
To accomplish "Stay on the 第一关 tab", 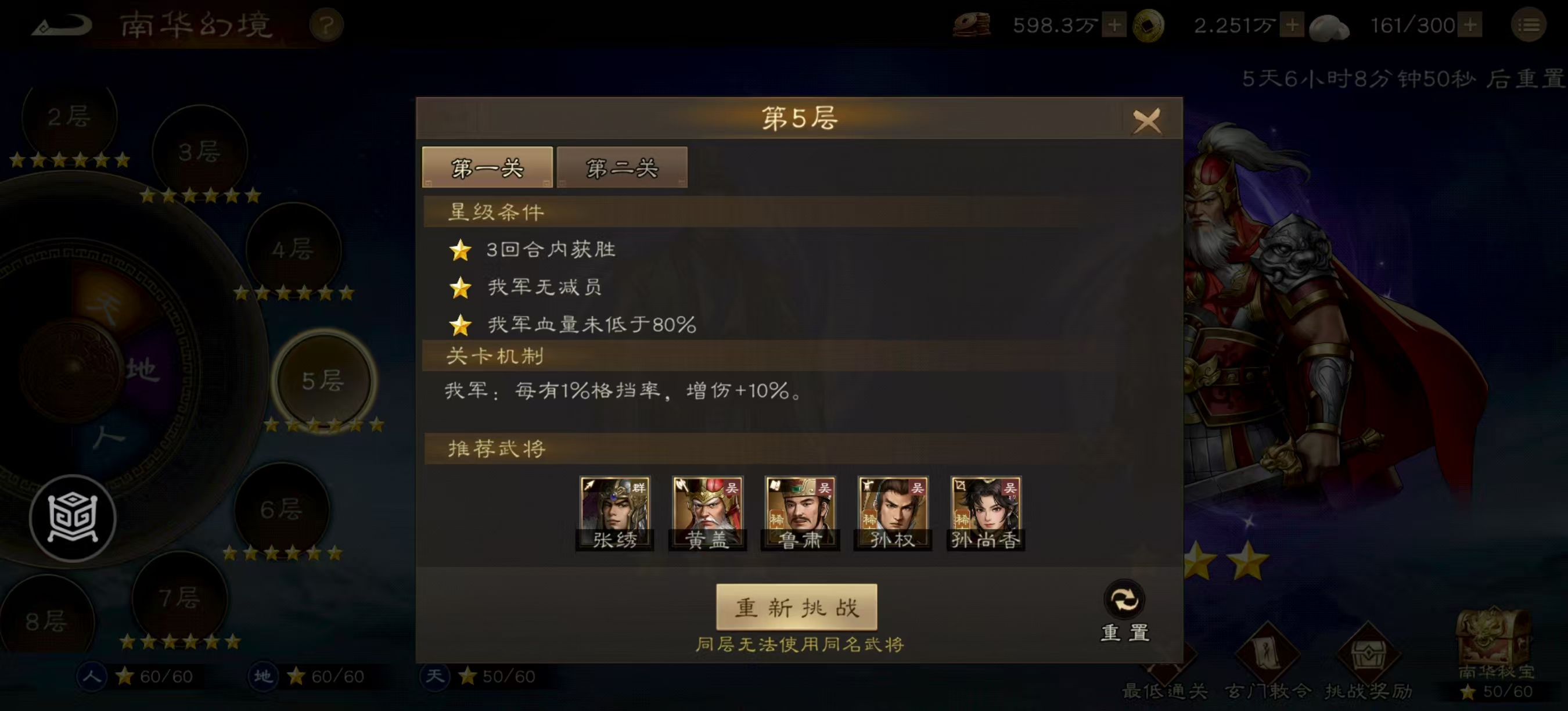I will pos(487,168).
